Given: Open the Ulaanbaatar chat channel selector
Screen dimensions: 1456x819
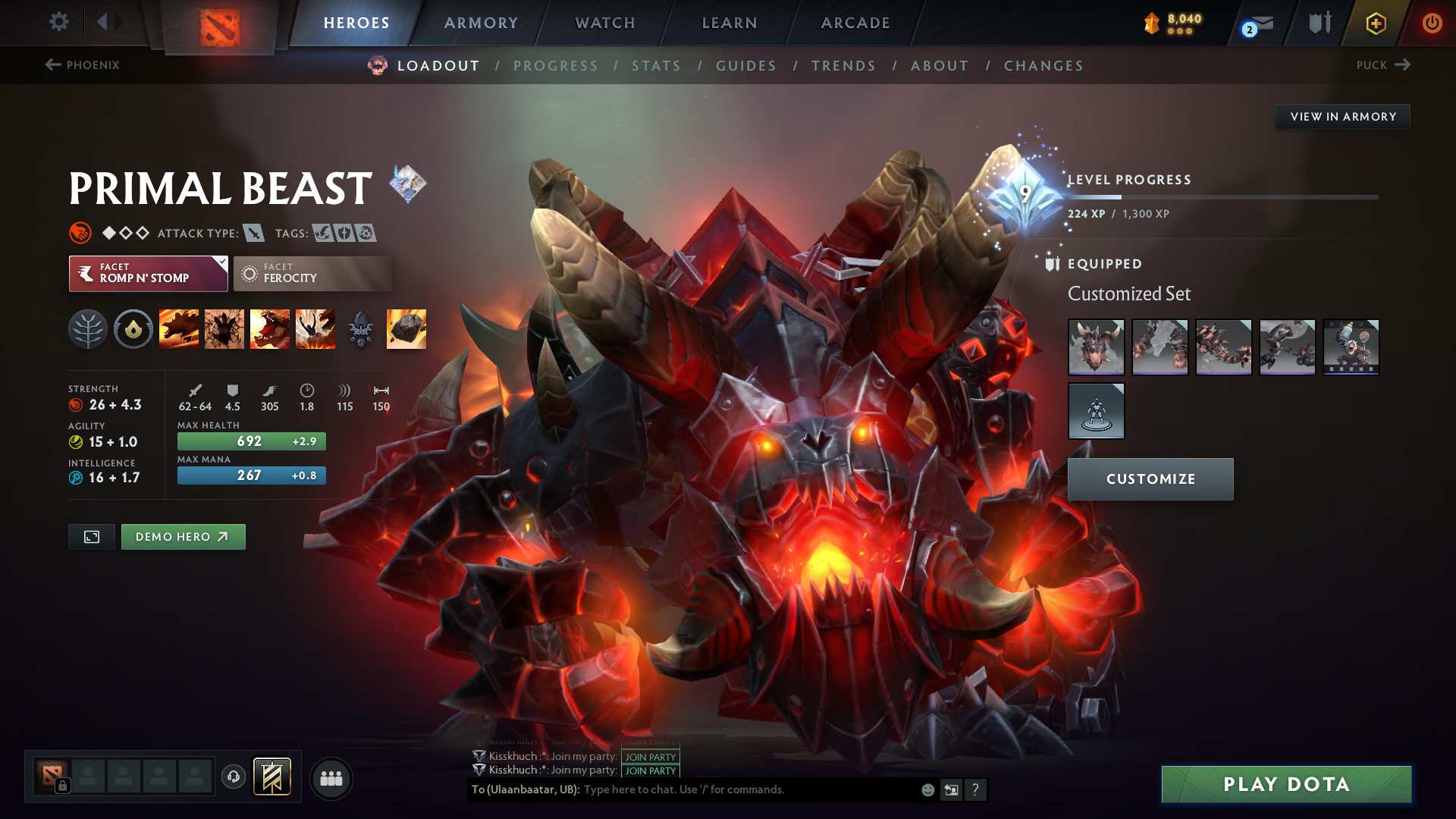Looking at the screenshot, I should pyautogui.click(x=524, y=789).
